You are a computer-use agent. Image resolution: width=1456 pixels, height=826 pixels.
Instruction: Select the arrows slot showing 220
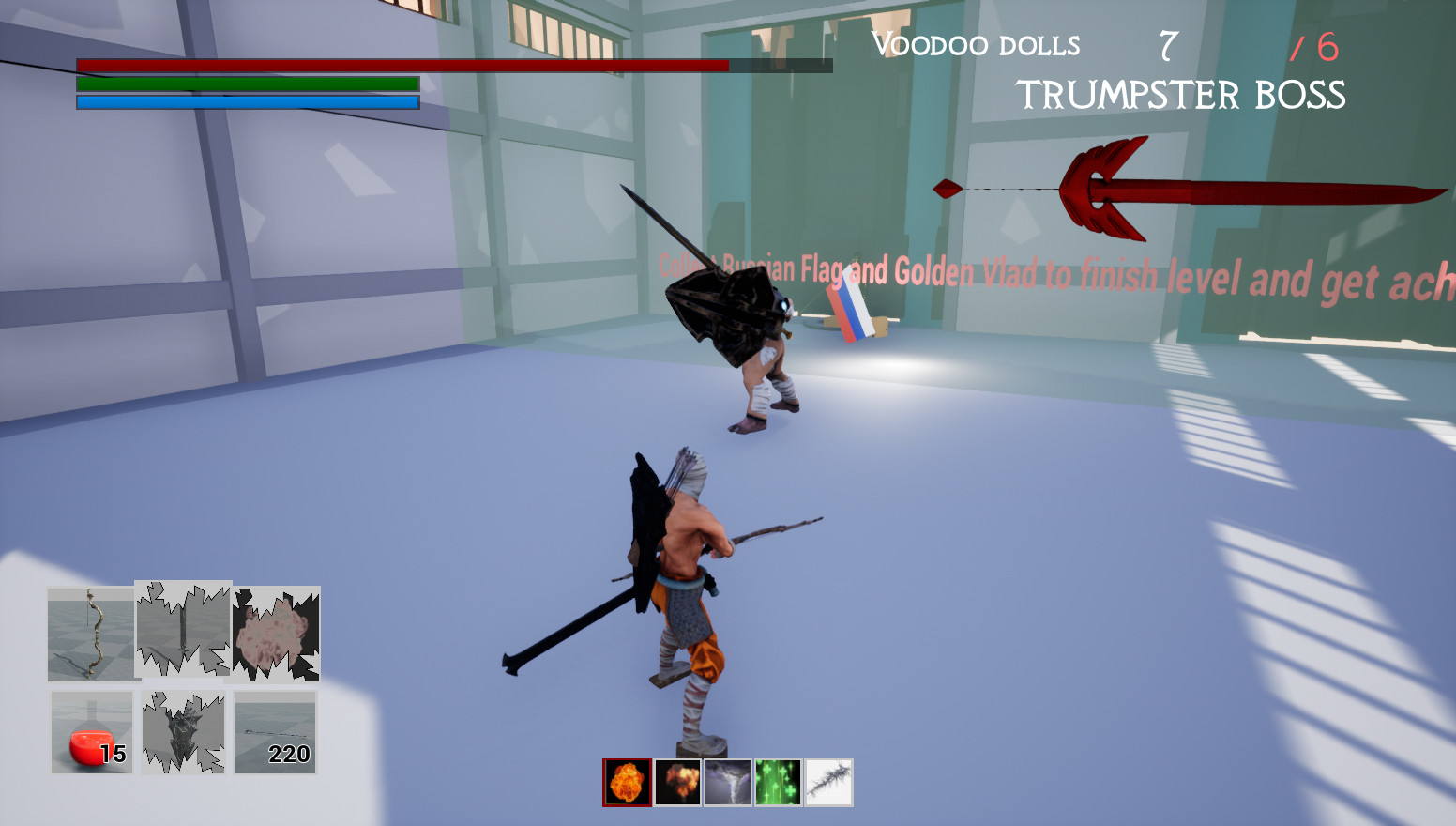coord(274,732)
